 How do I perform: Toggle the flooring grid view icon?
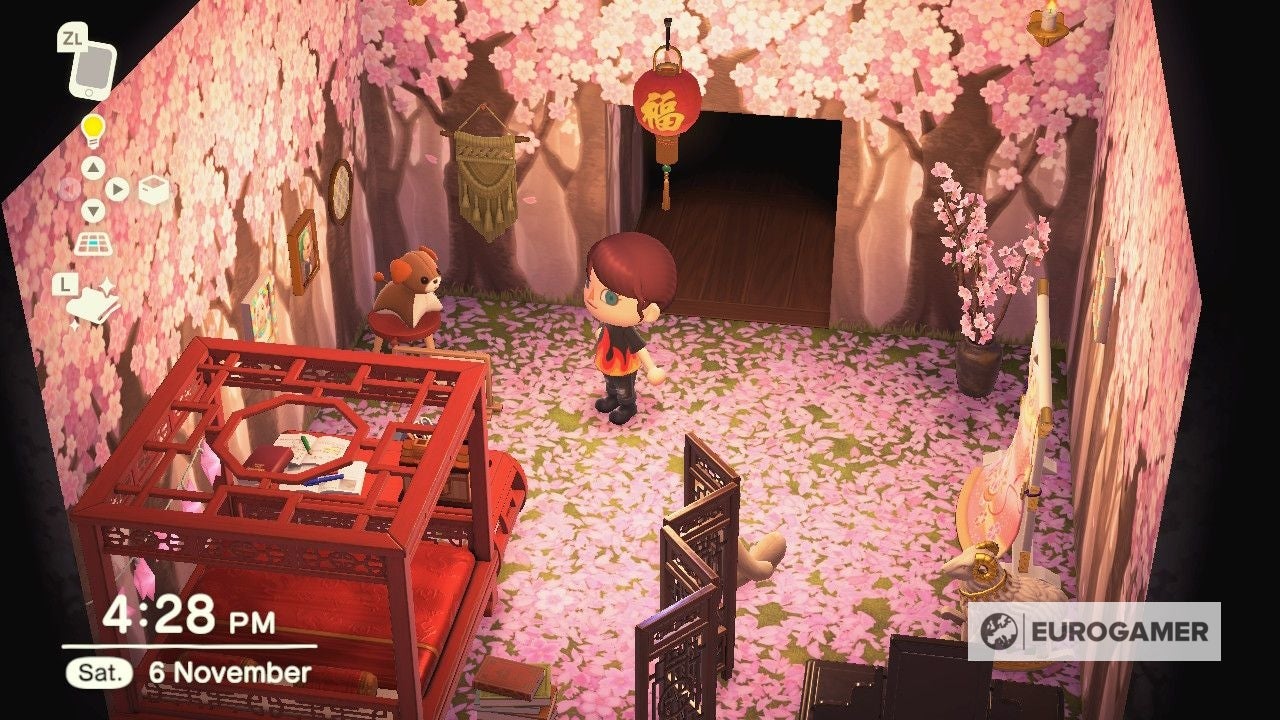(x=93, y=243)
